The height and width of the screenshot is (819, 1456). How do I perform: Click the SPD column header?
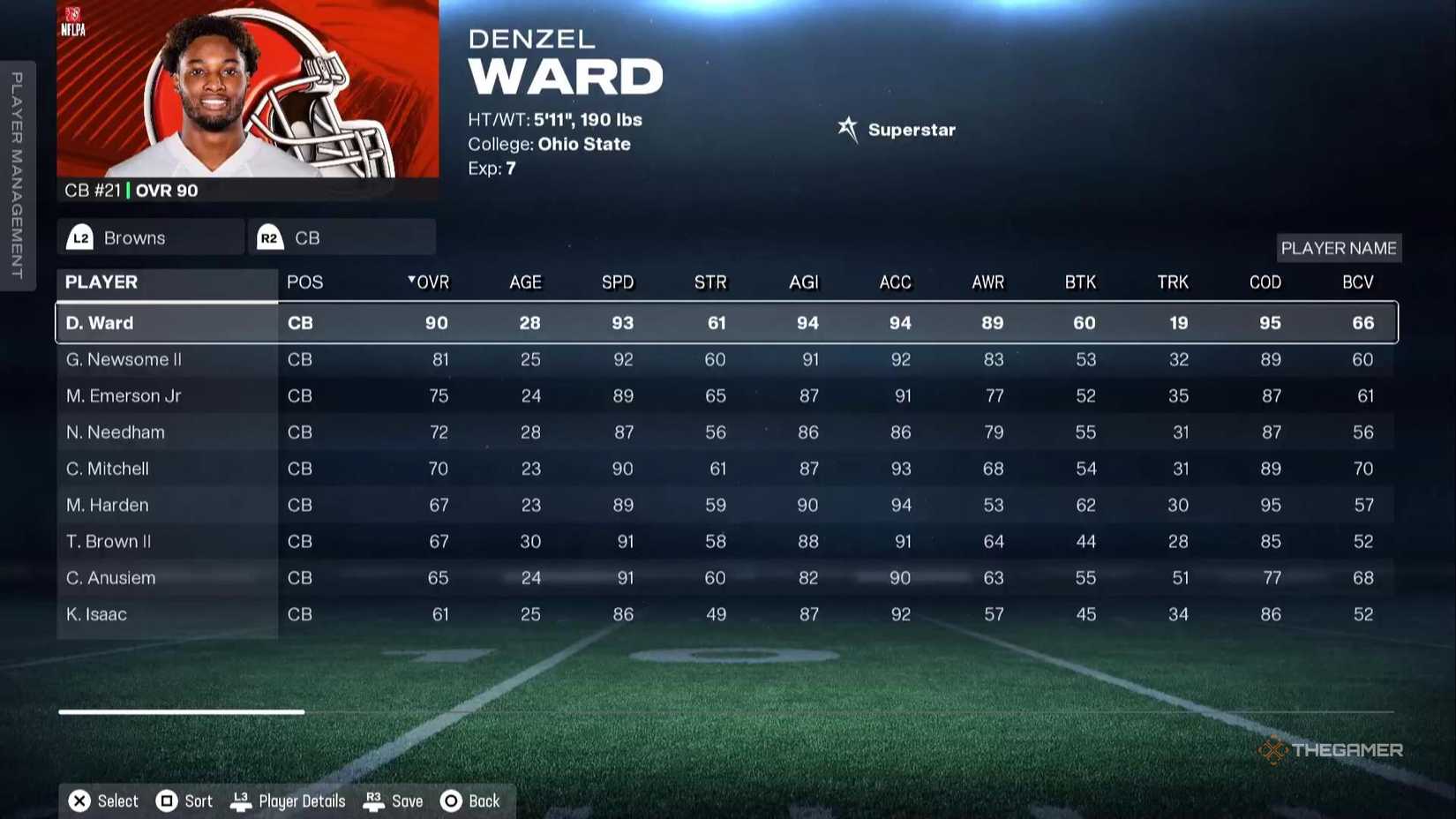pyautogui.click(x=618, y=282)
